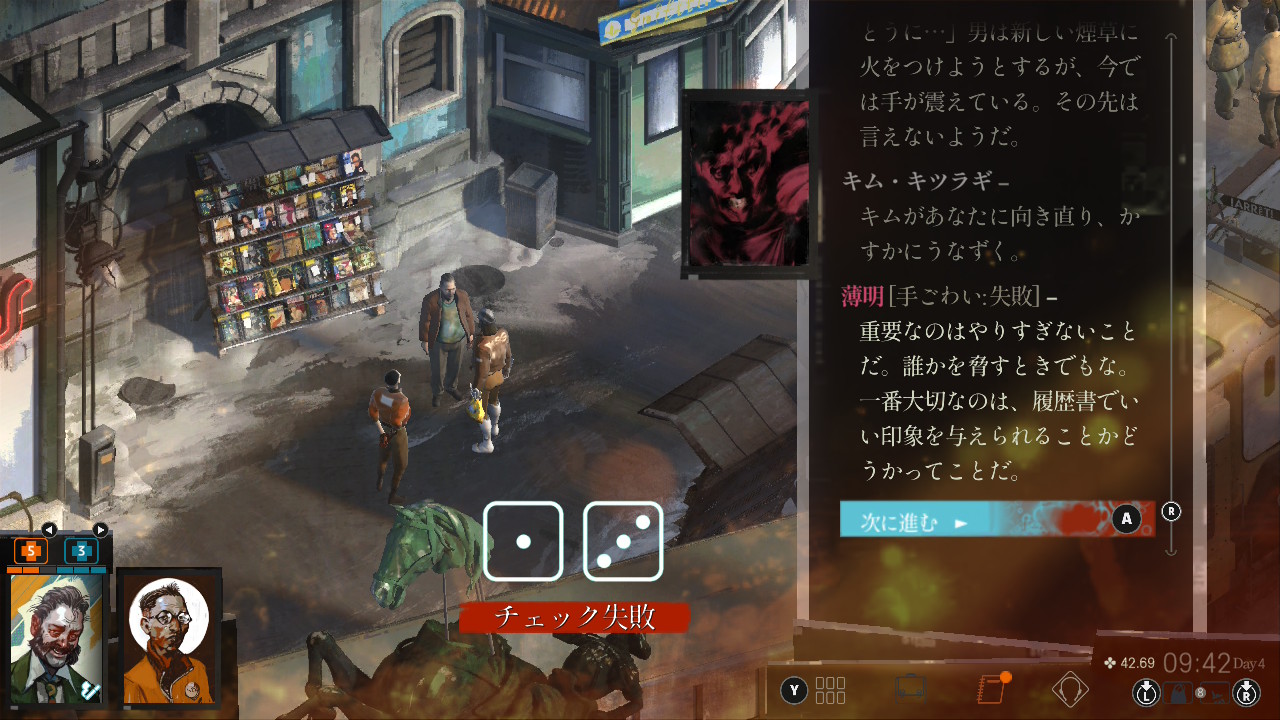The height and width of the screenshot is (720, 1280).
Task: Open the six-square skills grid menu
Action: 830,690
